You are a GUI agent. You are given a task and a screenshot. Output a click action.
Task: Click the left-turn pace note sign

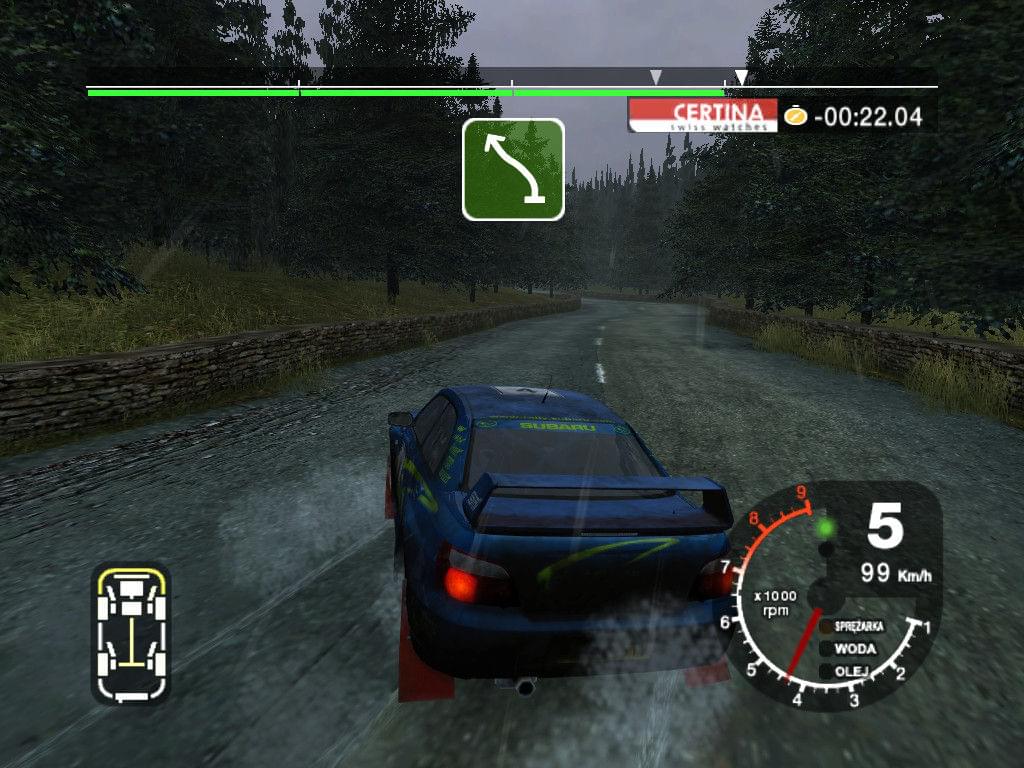click(513, 169)
